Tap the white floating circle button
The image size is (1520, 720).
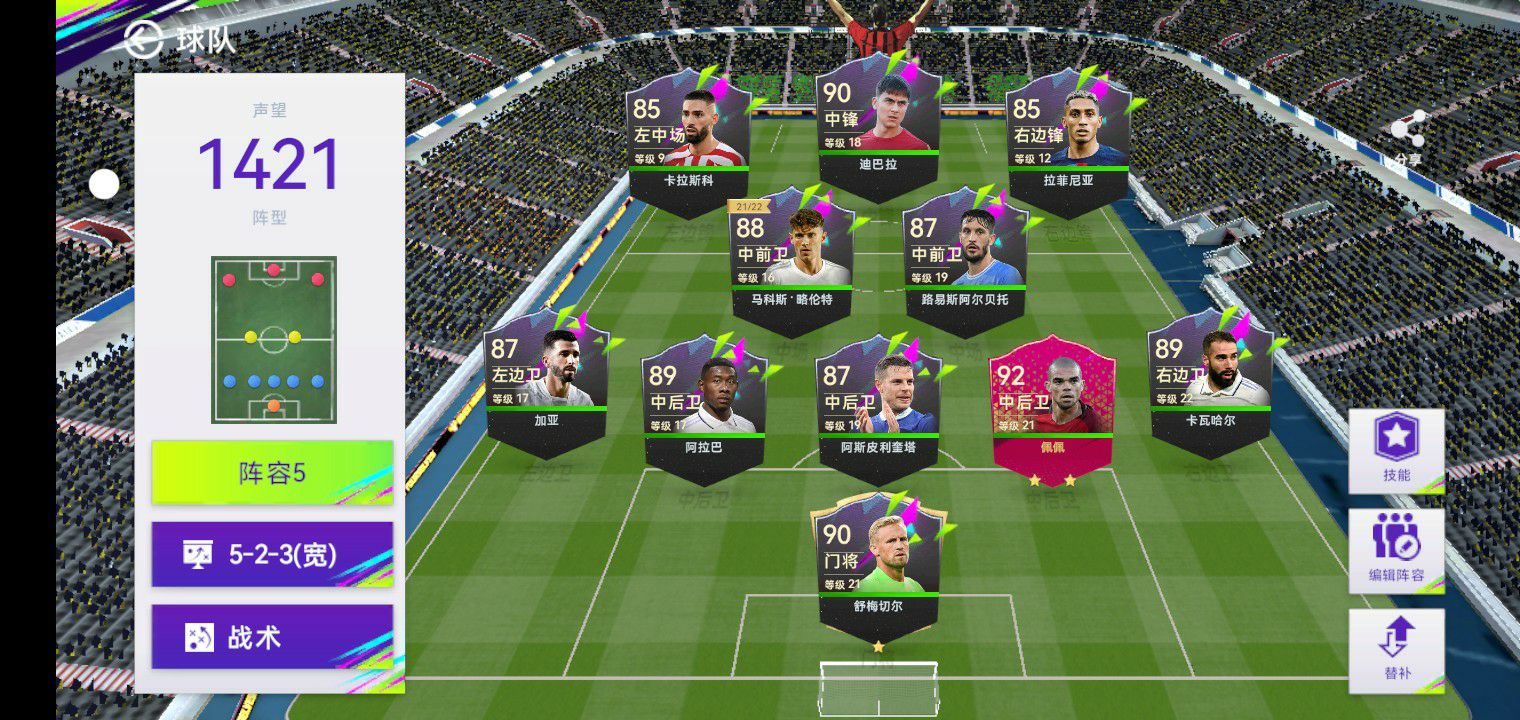[x=104, y=184]
